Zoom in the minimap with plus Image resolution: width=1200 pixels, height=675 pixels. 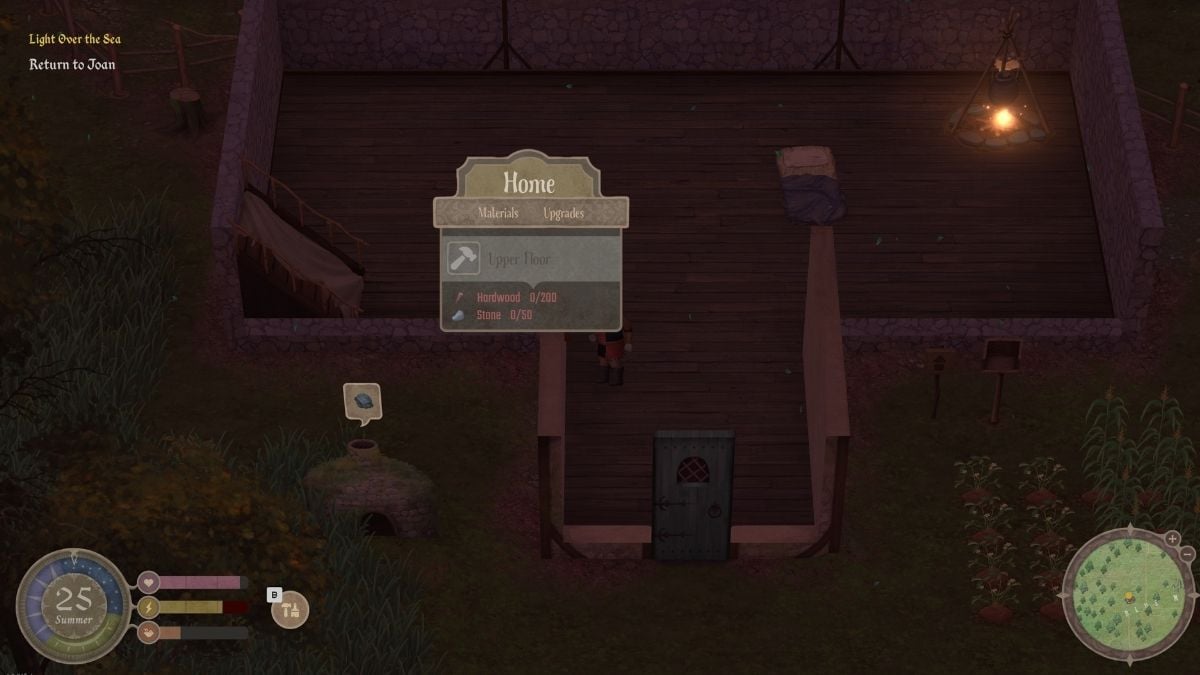(1172, 539)
